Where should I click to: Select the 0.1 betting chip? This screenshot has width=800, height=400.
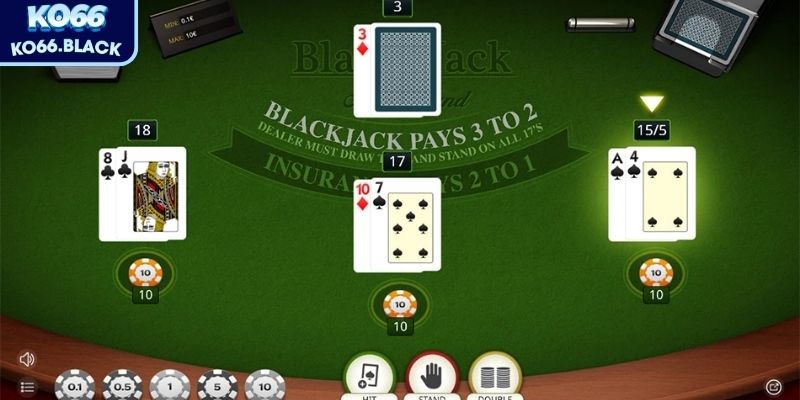(x=75, y=387)
